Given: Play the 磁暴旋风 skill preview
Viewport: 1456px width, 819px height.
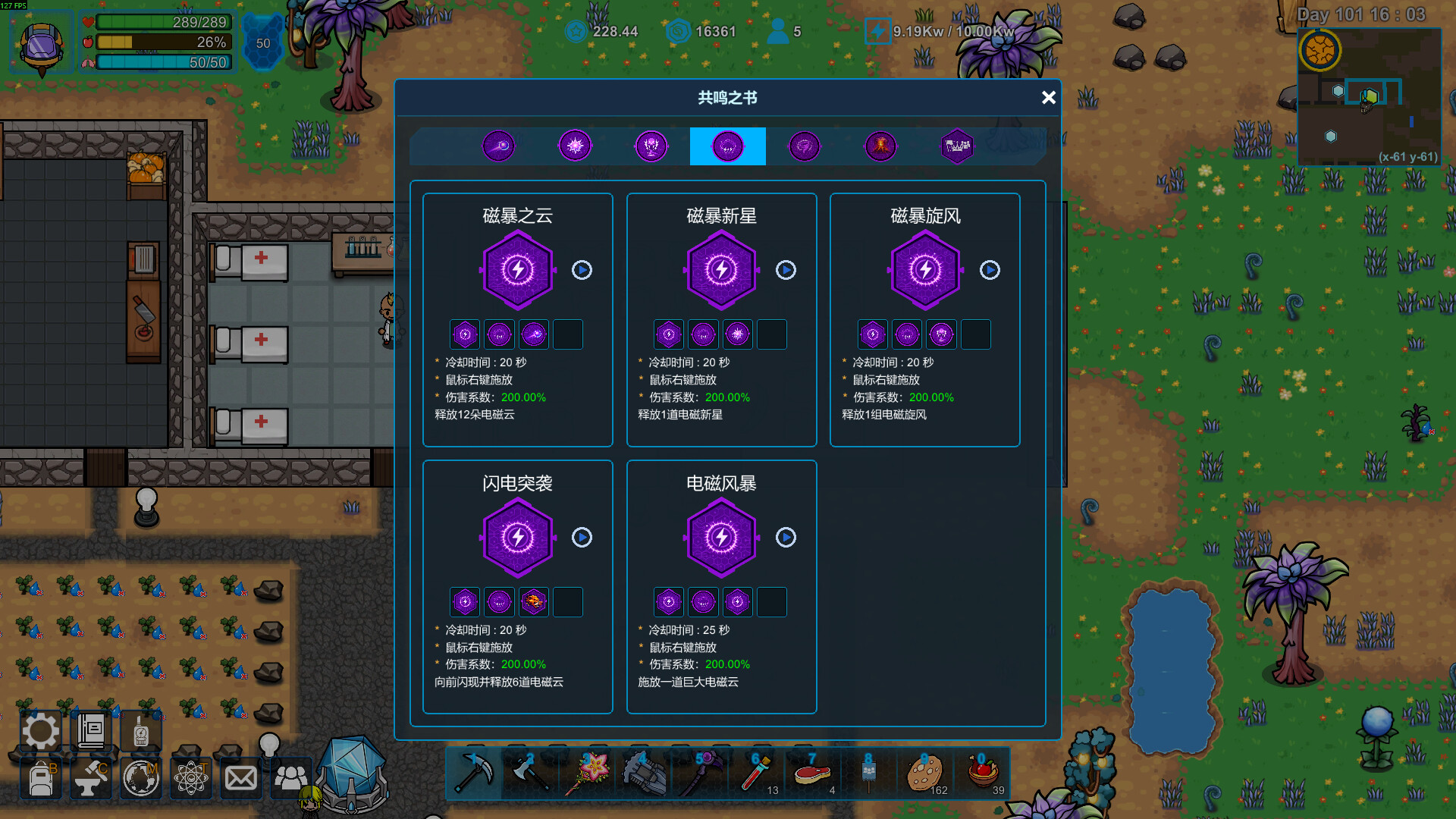Looking at the screenshot, I should (x=990, y=270).
